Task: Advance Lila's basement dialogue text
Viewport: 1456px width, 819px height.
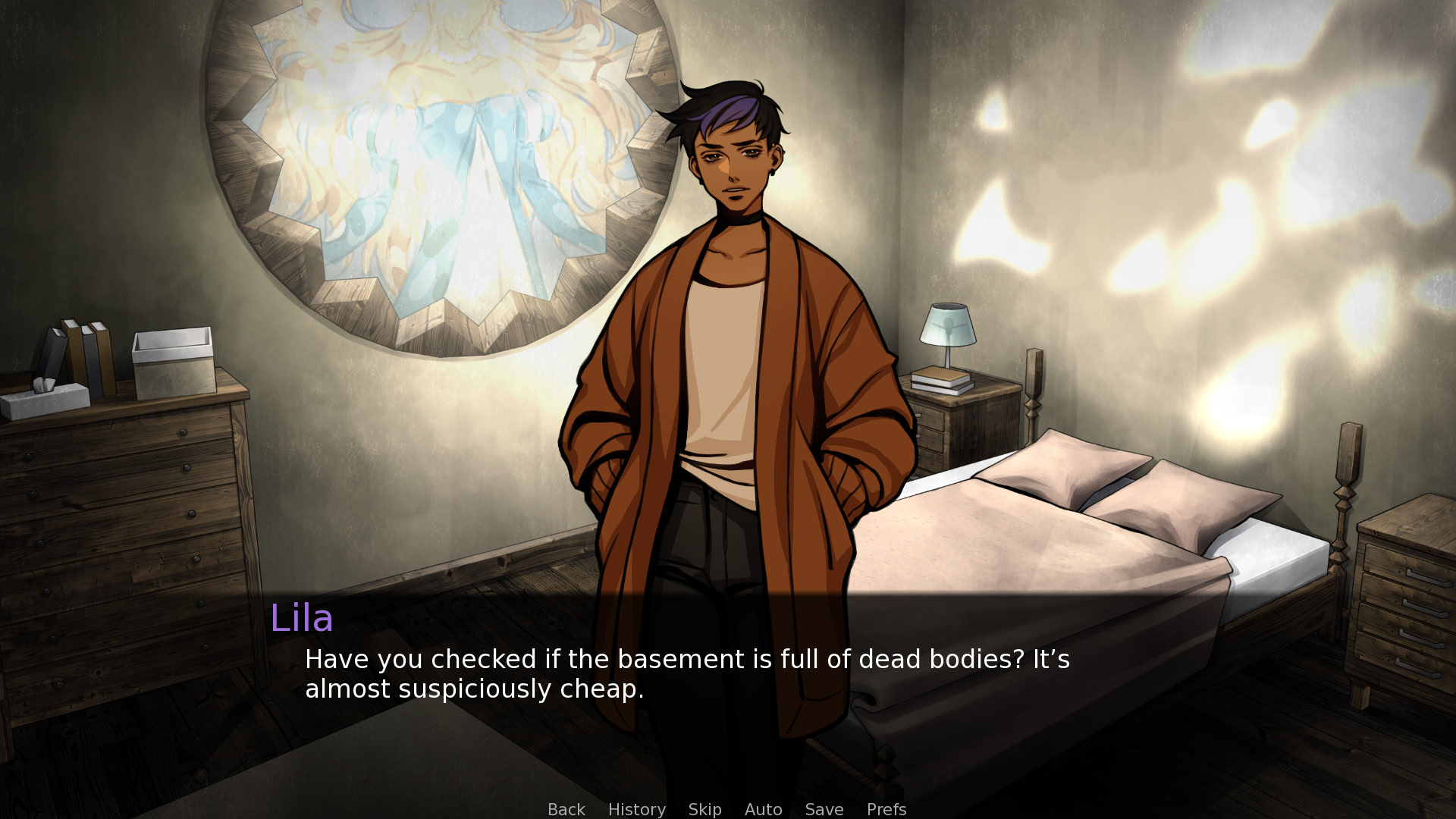Action: (x=686, y=673)
